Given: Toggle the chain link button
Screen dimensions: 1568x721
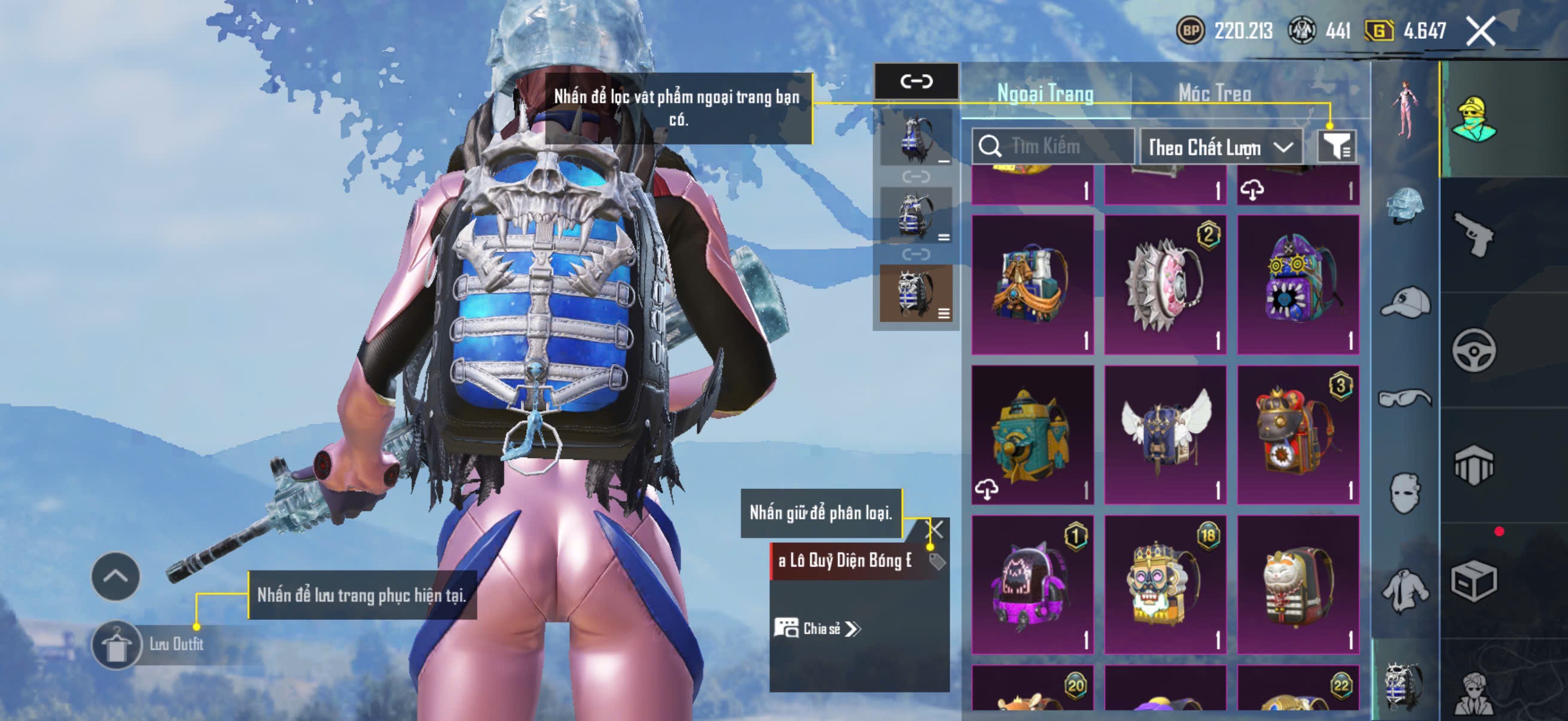Looking at the screenshot, I should click(x=916, y=81).
